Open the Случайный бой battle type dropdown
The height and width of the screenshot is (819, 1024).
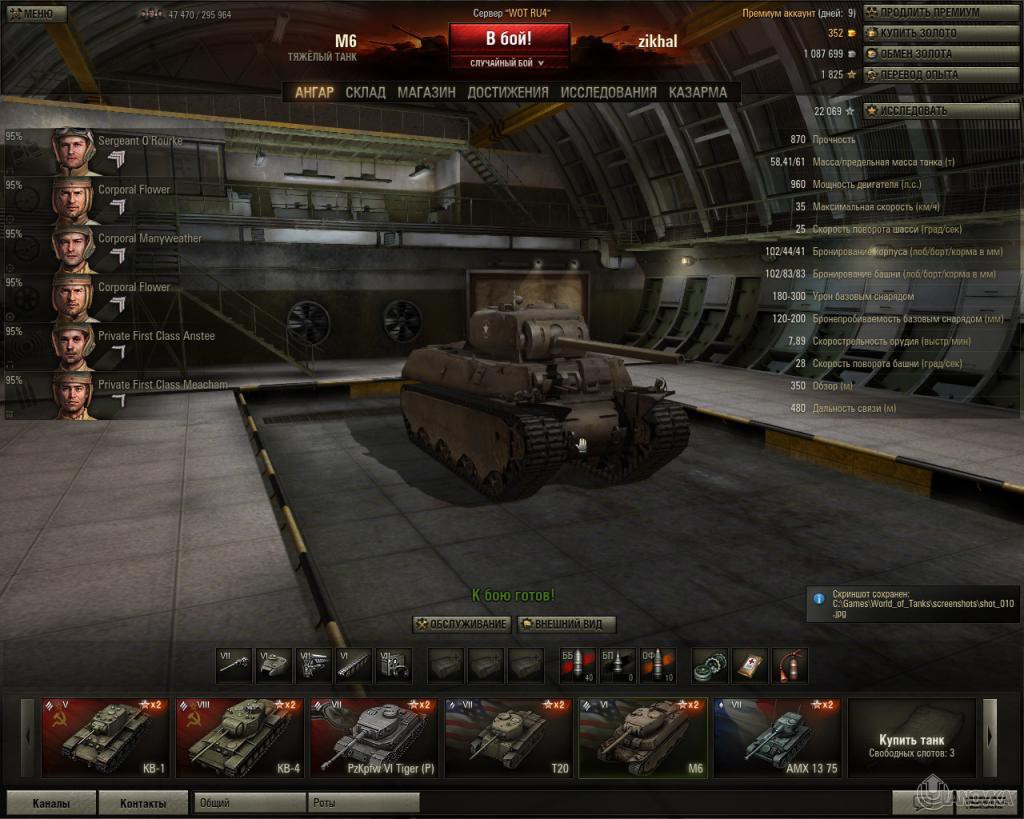click(x=509, y=63)
